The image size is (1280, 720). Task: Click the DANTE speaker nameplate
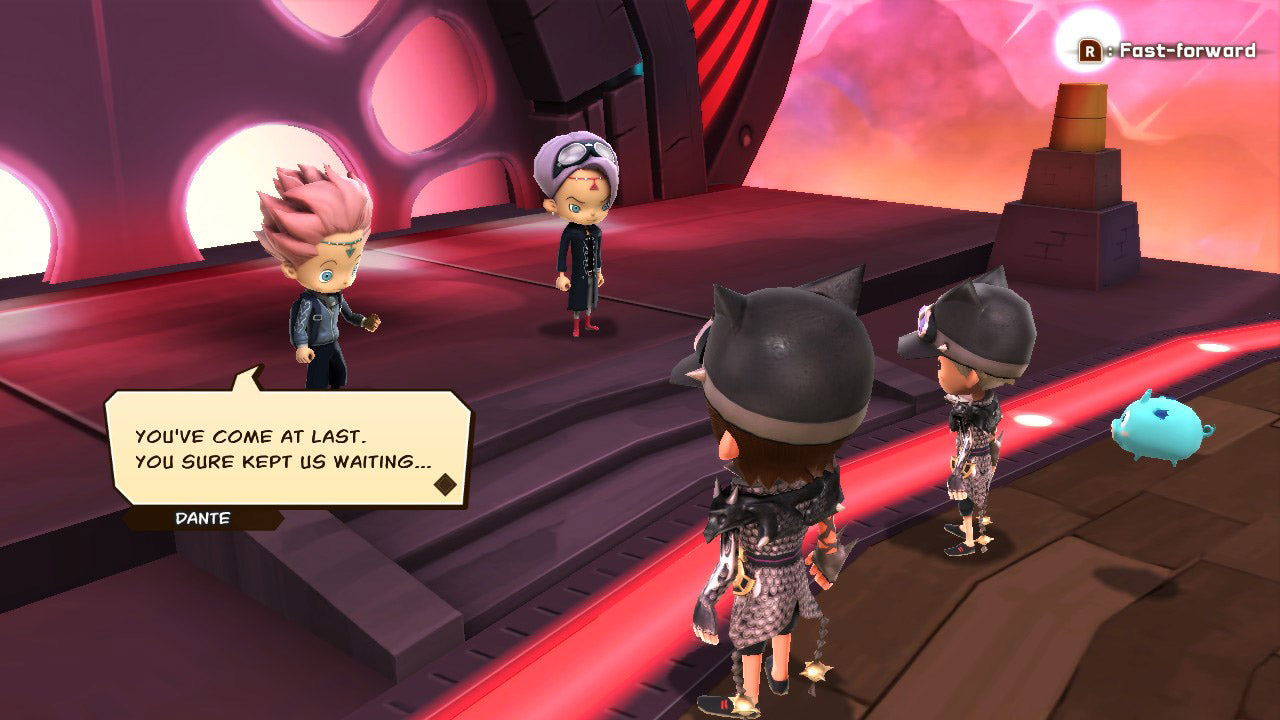pos(200,518)
